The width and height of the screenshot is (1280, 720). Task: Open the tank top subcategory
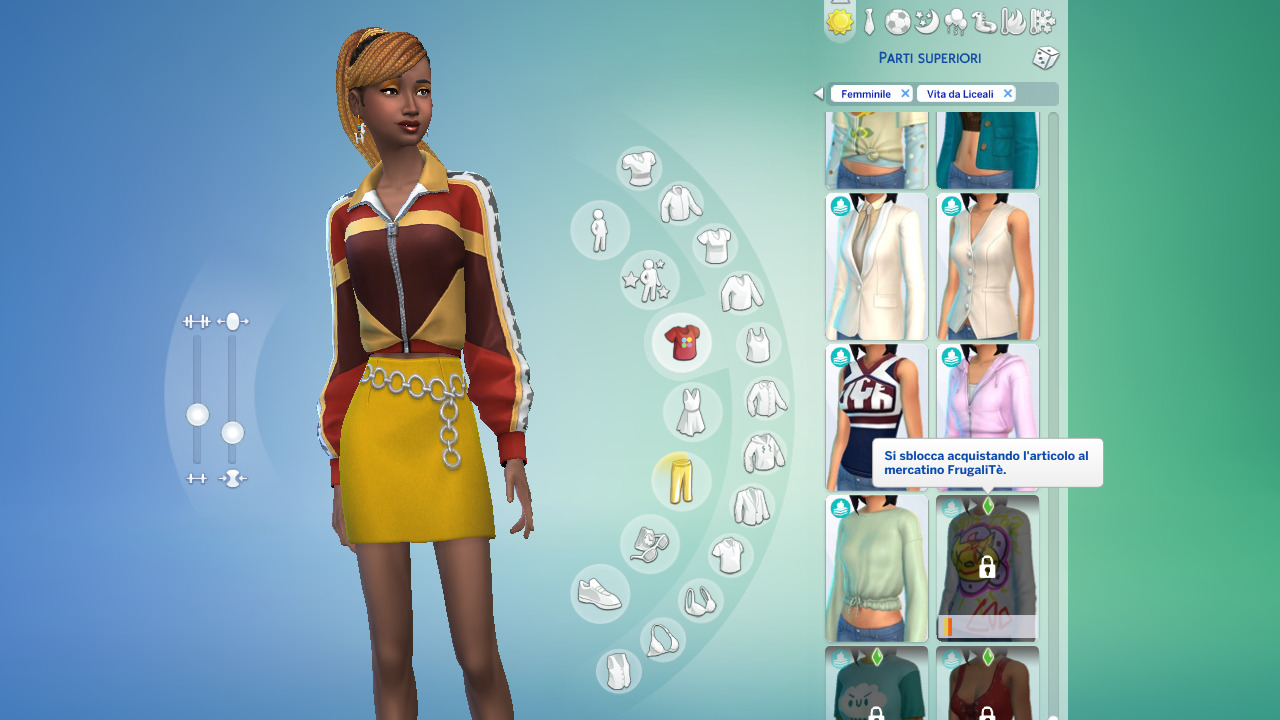click(756, 343)
